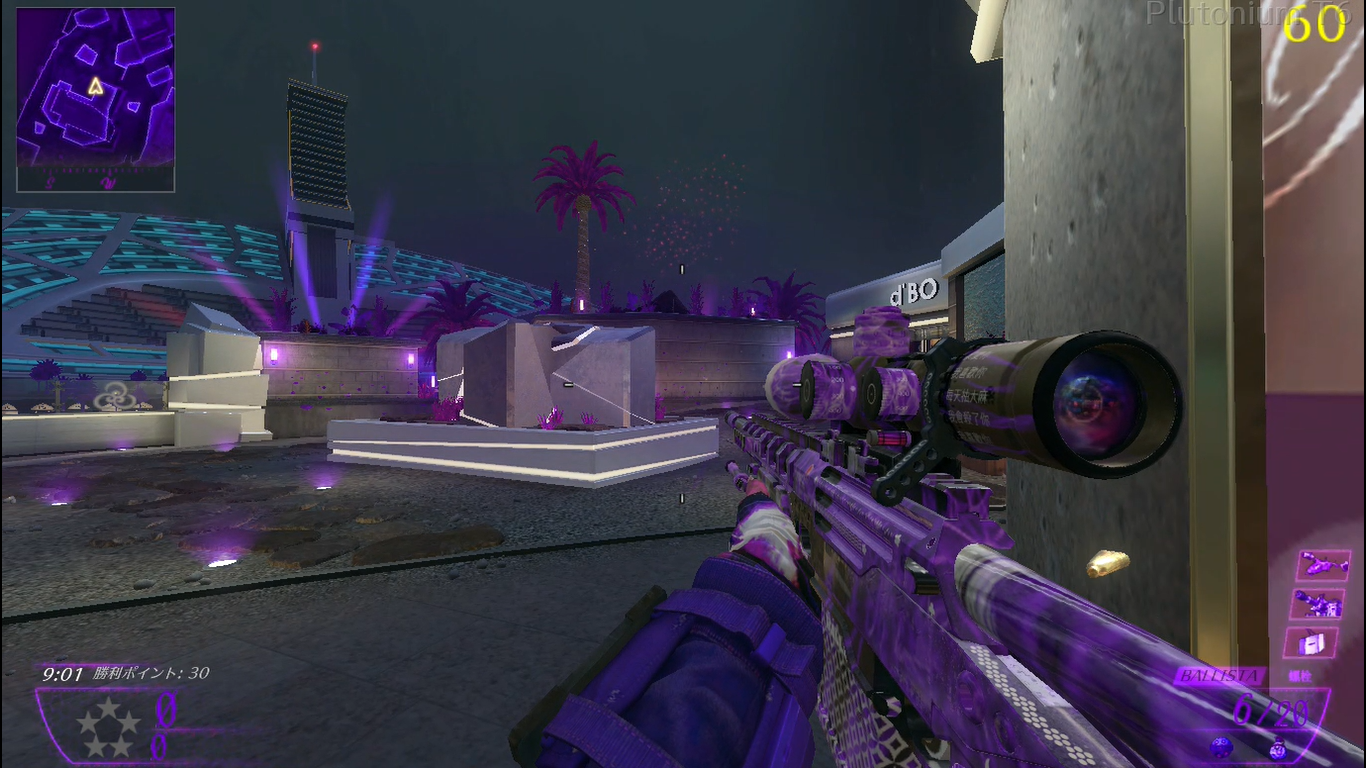The height and width of the screenshot is (768, 1366).
Task: Click the right grenade equipment icon
Action: [x=1279, y=747]
